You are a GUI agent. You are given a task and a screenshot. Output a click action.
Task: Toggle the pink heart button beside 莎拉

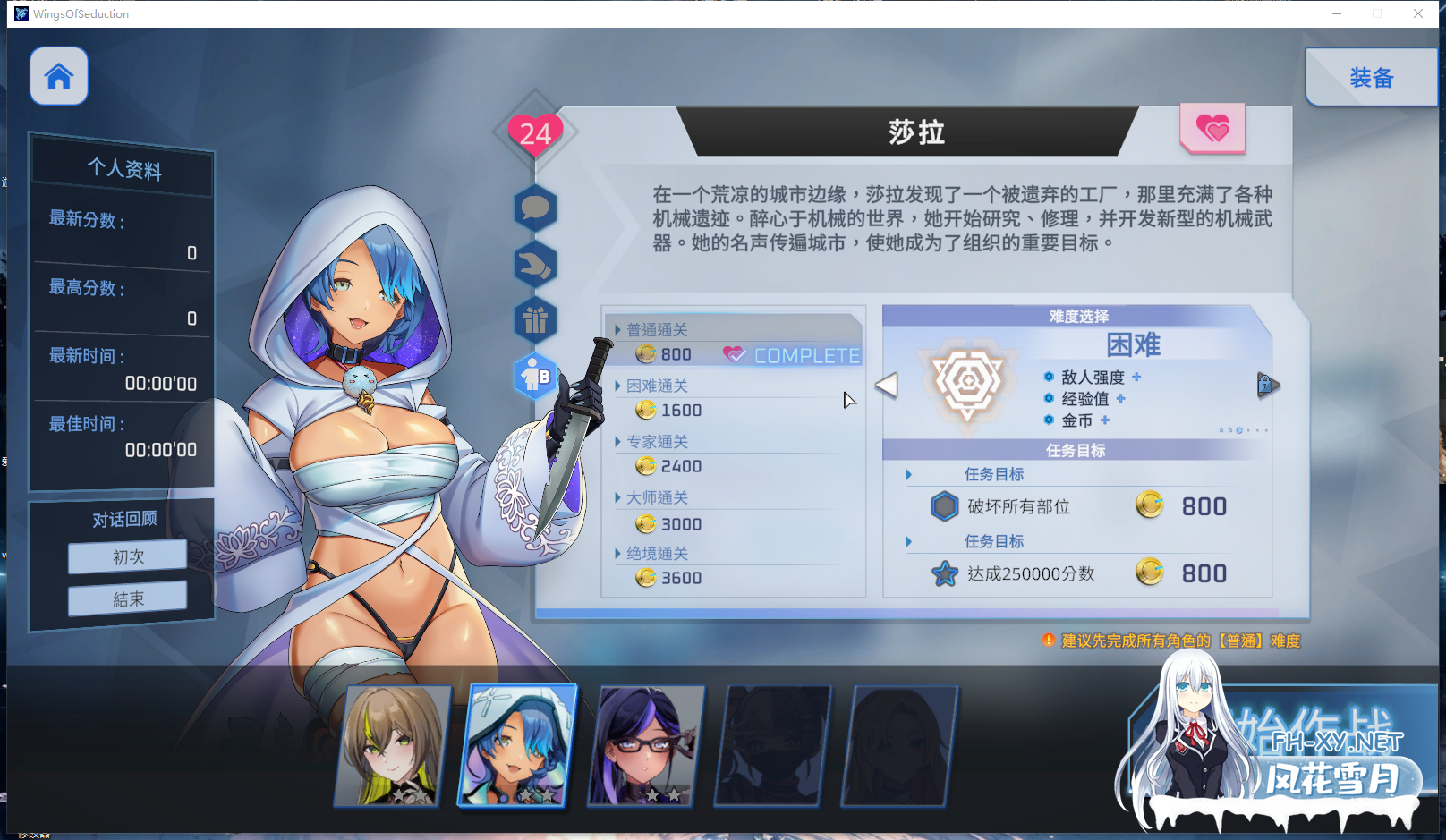tap(1213, 129)
